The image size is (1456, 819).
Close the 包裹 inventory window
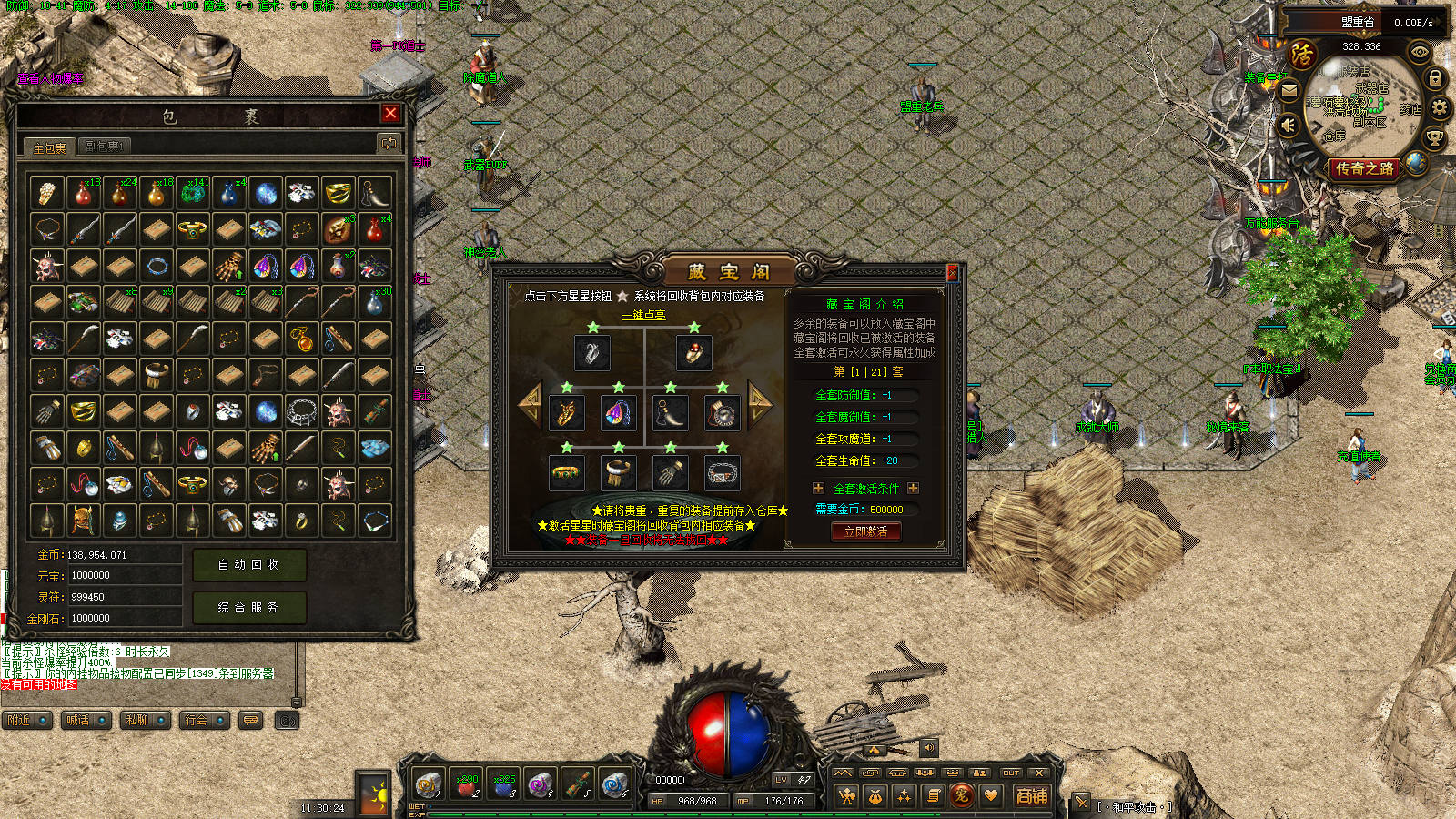pyautogui.click(x=390, y=113)
